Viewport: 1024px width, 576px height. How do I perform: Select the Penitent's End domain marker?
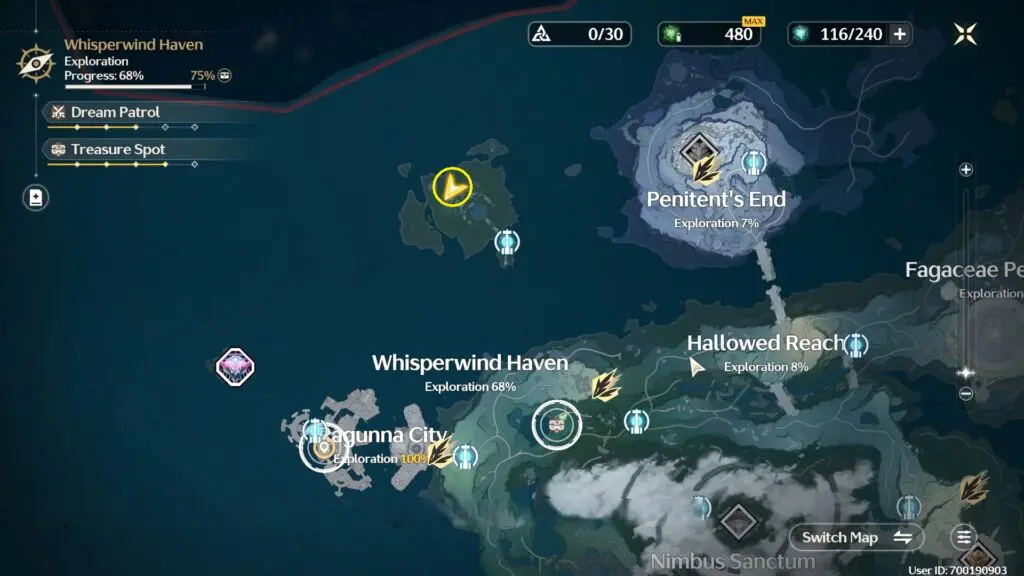[697, 151]
